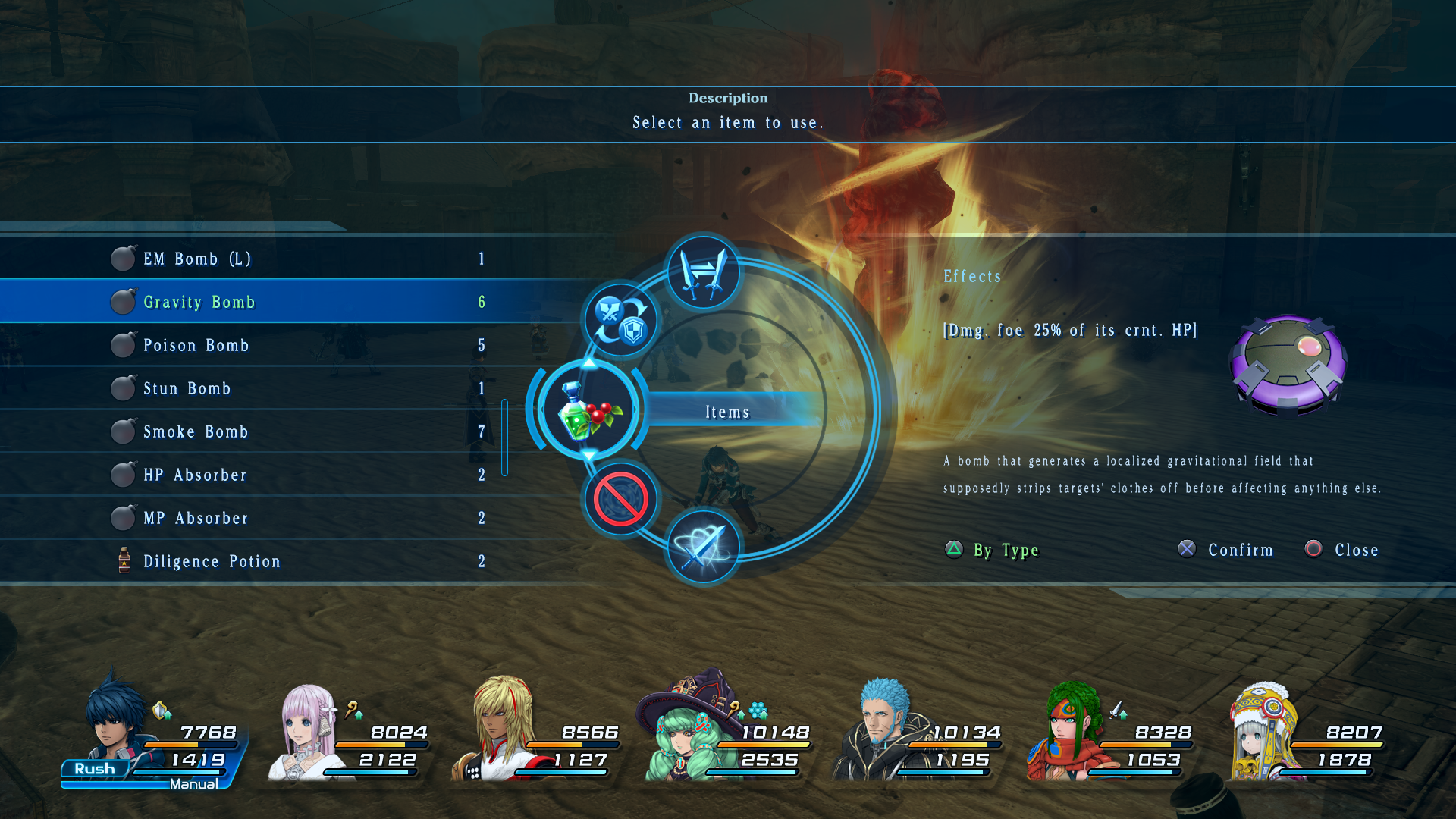Screen dimensions: 1456x819
Task: Click Miki's orange HP gauge
Action: click(x=379, y=746)
